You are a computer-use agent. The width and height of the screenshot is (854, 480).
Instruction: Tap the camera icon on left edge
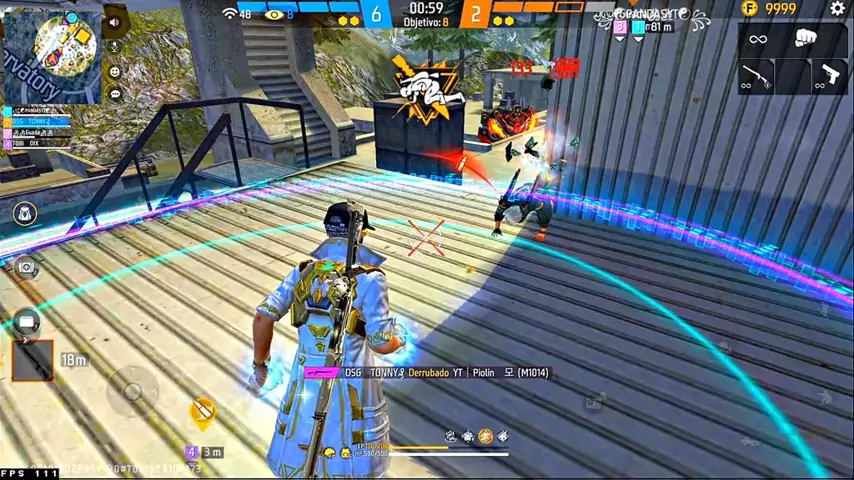[x=25, y=266]
